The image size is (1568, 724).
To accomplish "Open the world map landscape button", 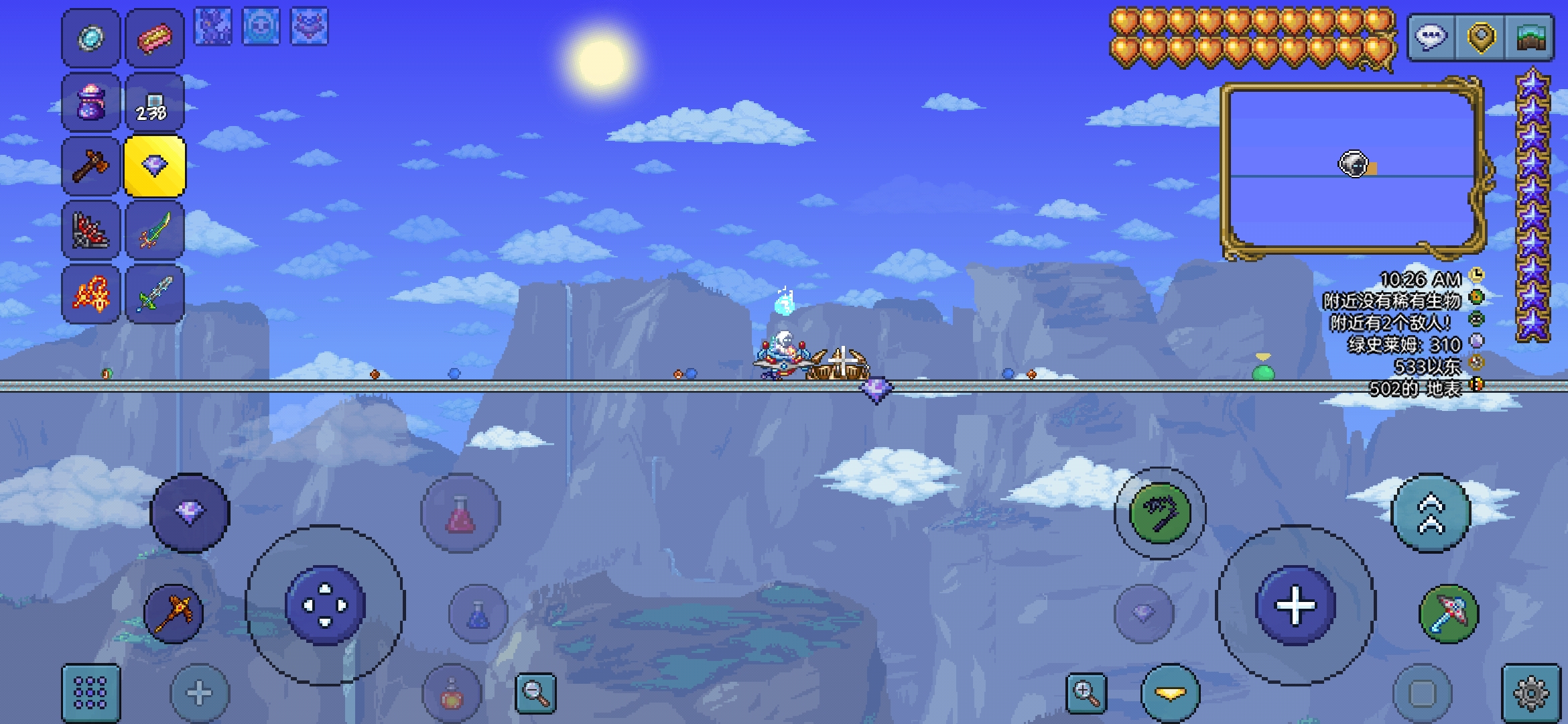I will [1530, 37].
